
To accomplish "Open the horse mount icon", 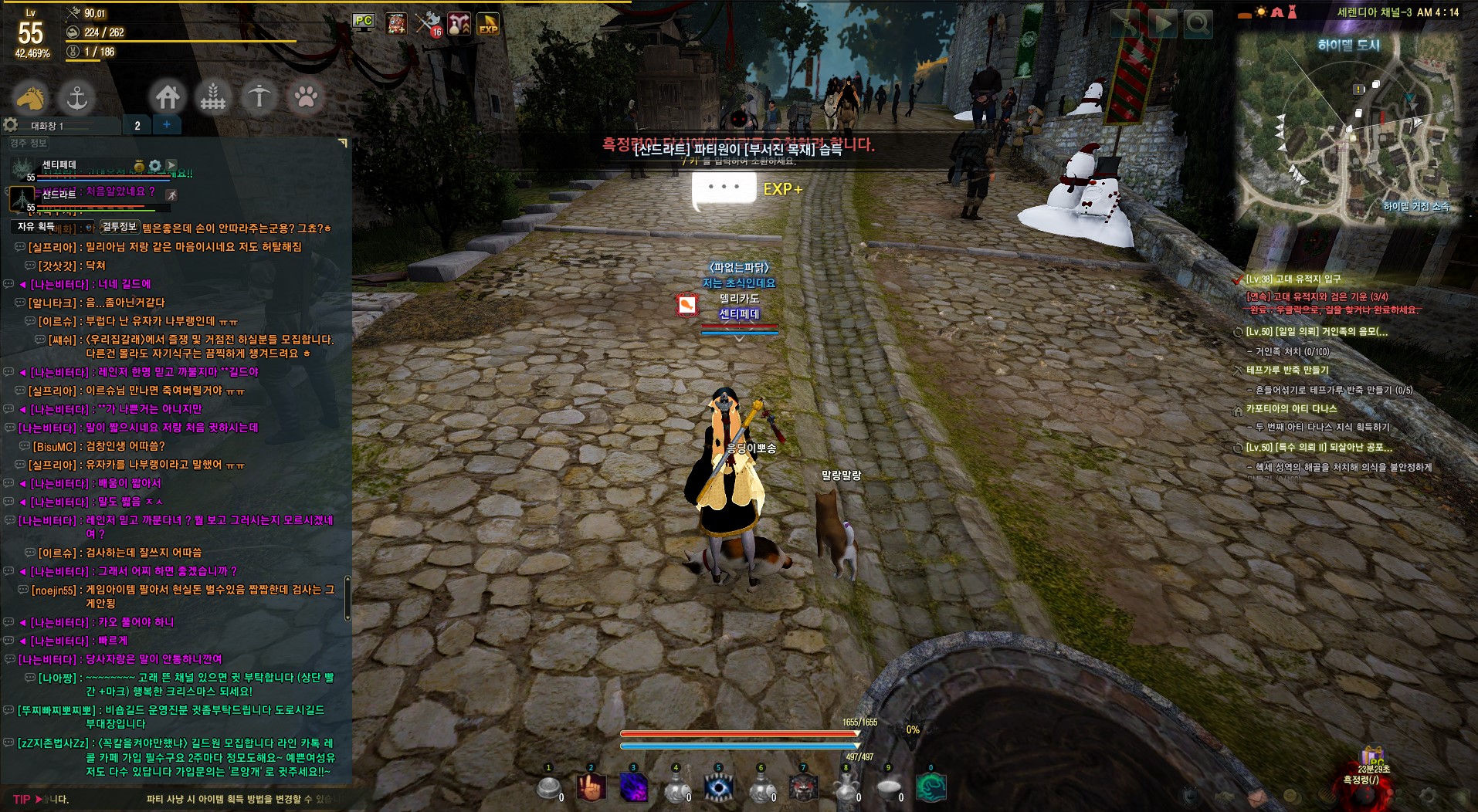I will point(31,97).
